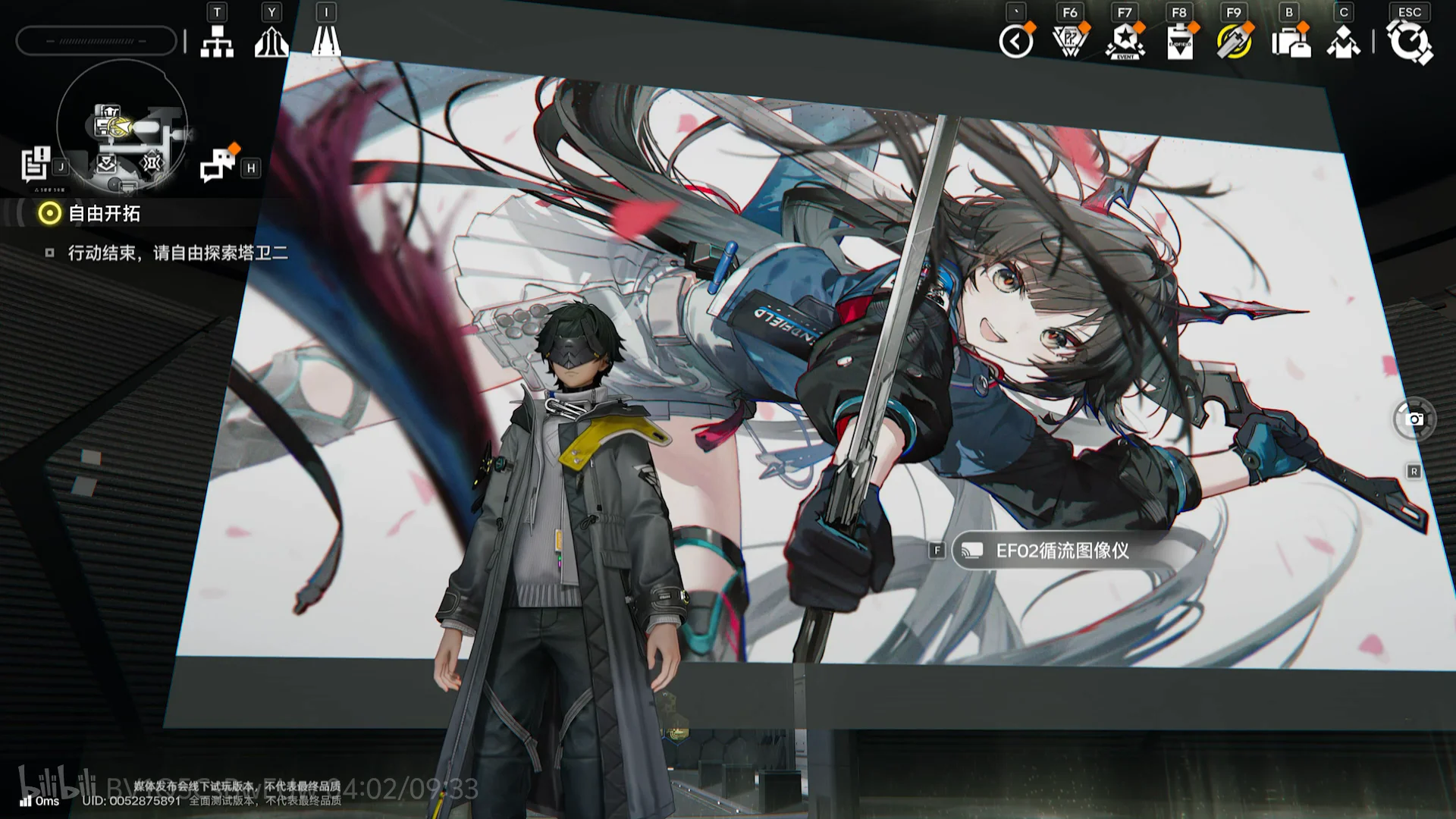The height and width of the screenshot is (819, 1456).
Task: Click the circled left-arrow back icon
Action: (x=1016, y=41)
